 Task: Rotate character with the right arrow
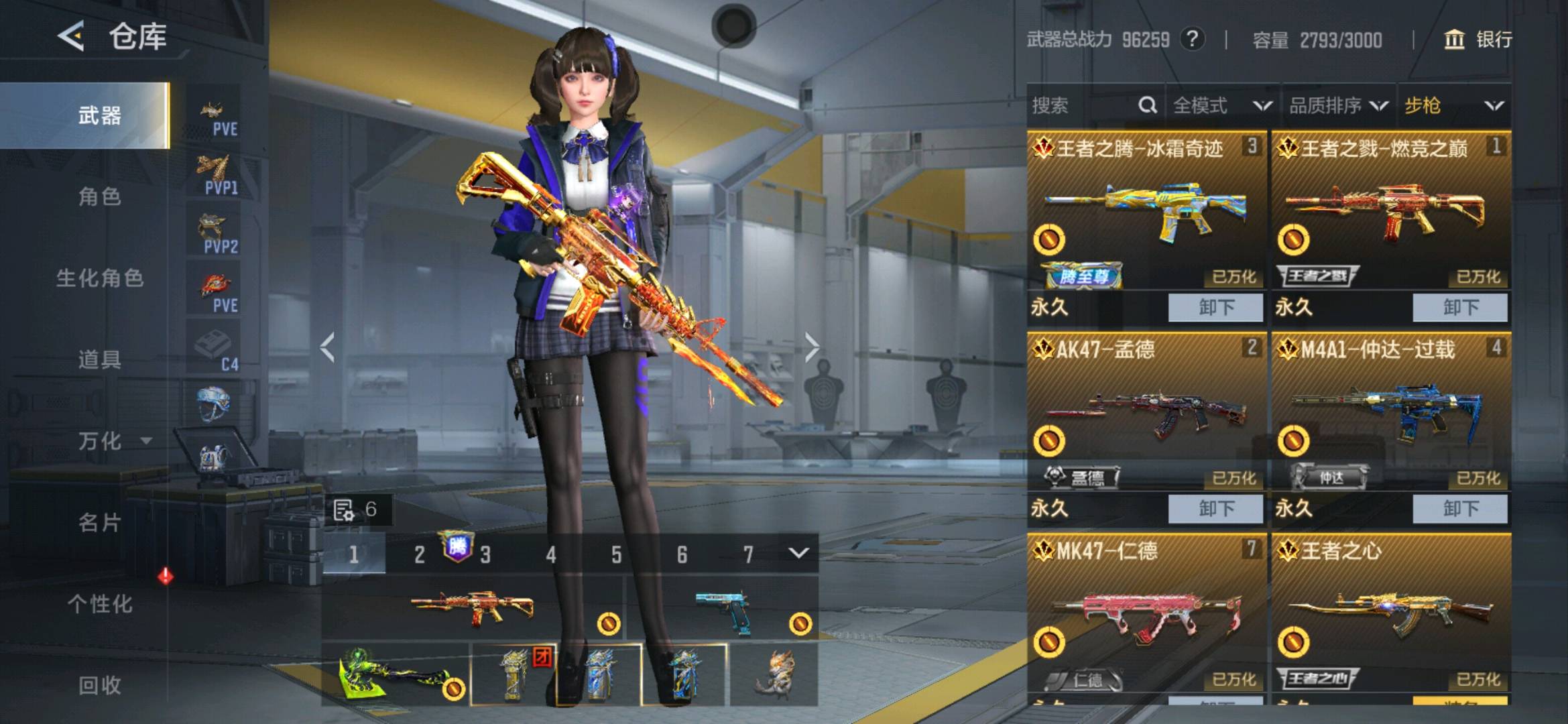pos(812,347)
